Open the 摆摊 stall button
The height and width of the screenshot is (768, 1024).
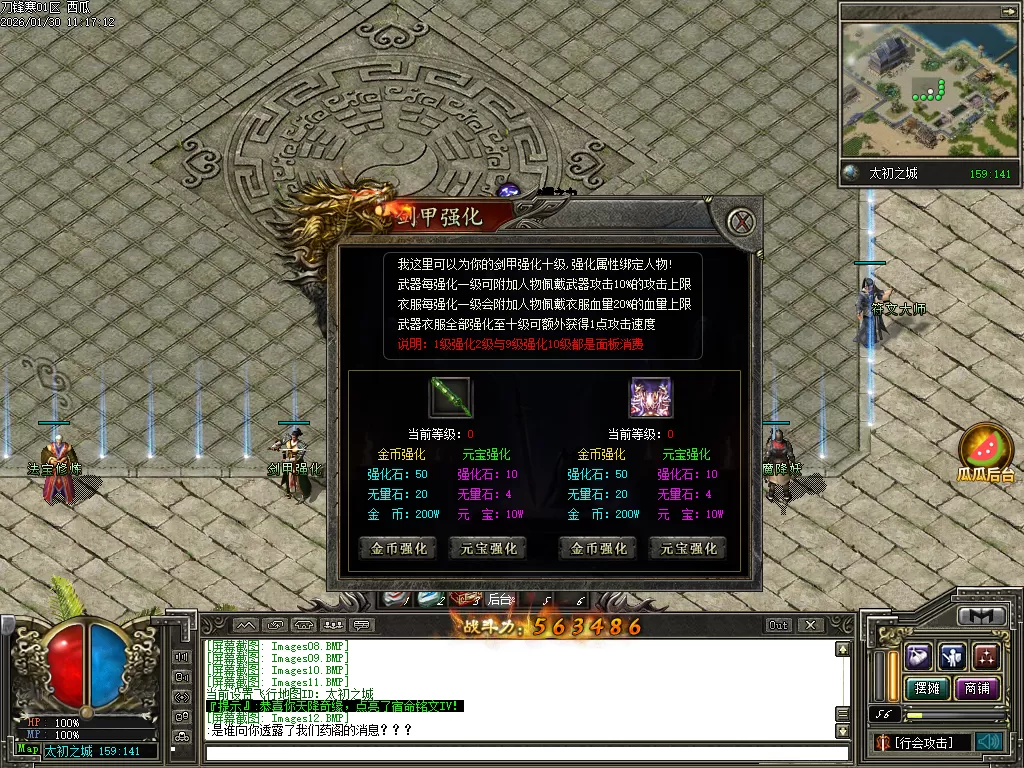click(927, 688)
